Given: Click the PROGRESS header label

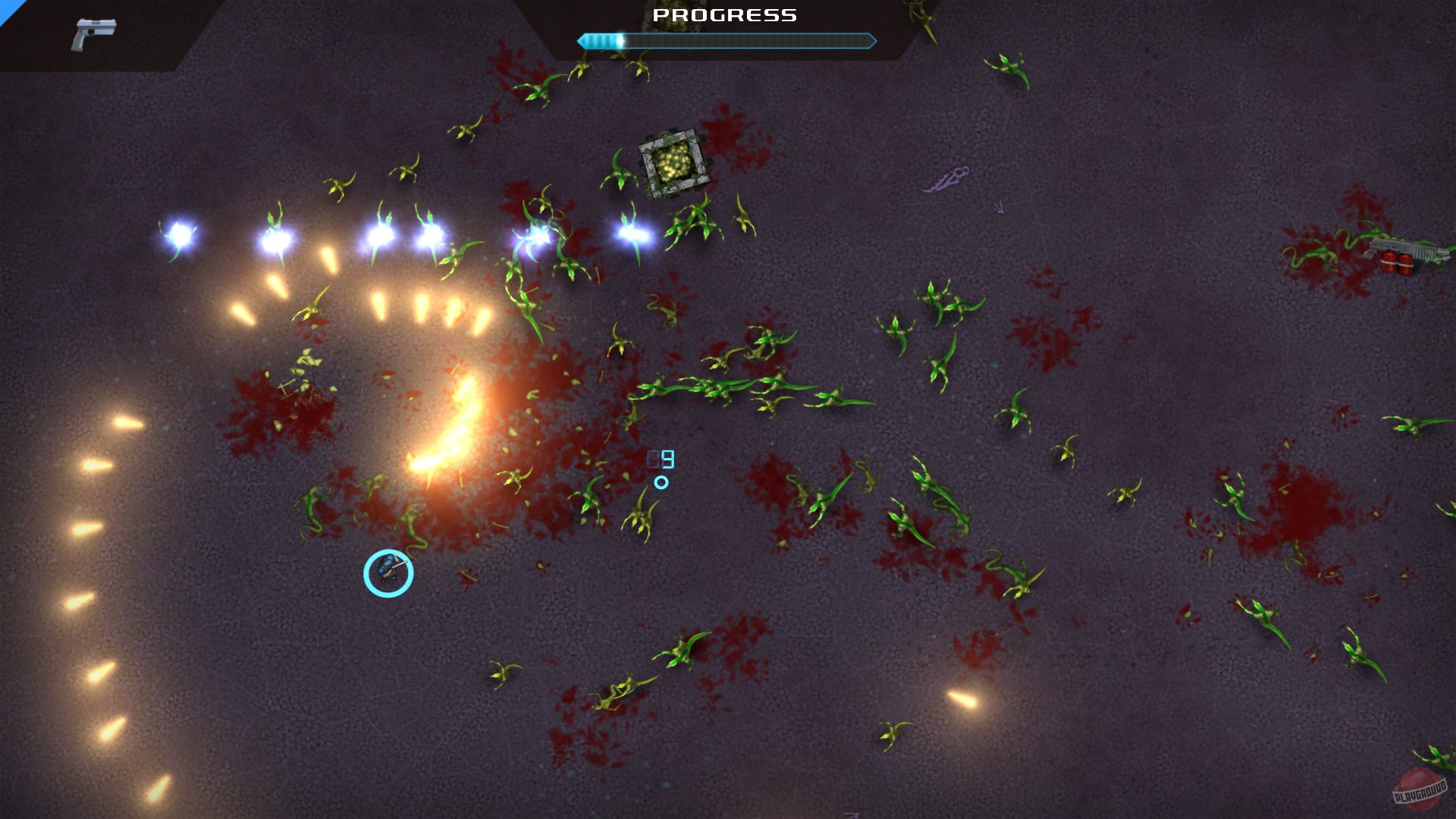Looking at the screenshot, I should click(726, 14).
